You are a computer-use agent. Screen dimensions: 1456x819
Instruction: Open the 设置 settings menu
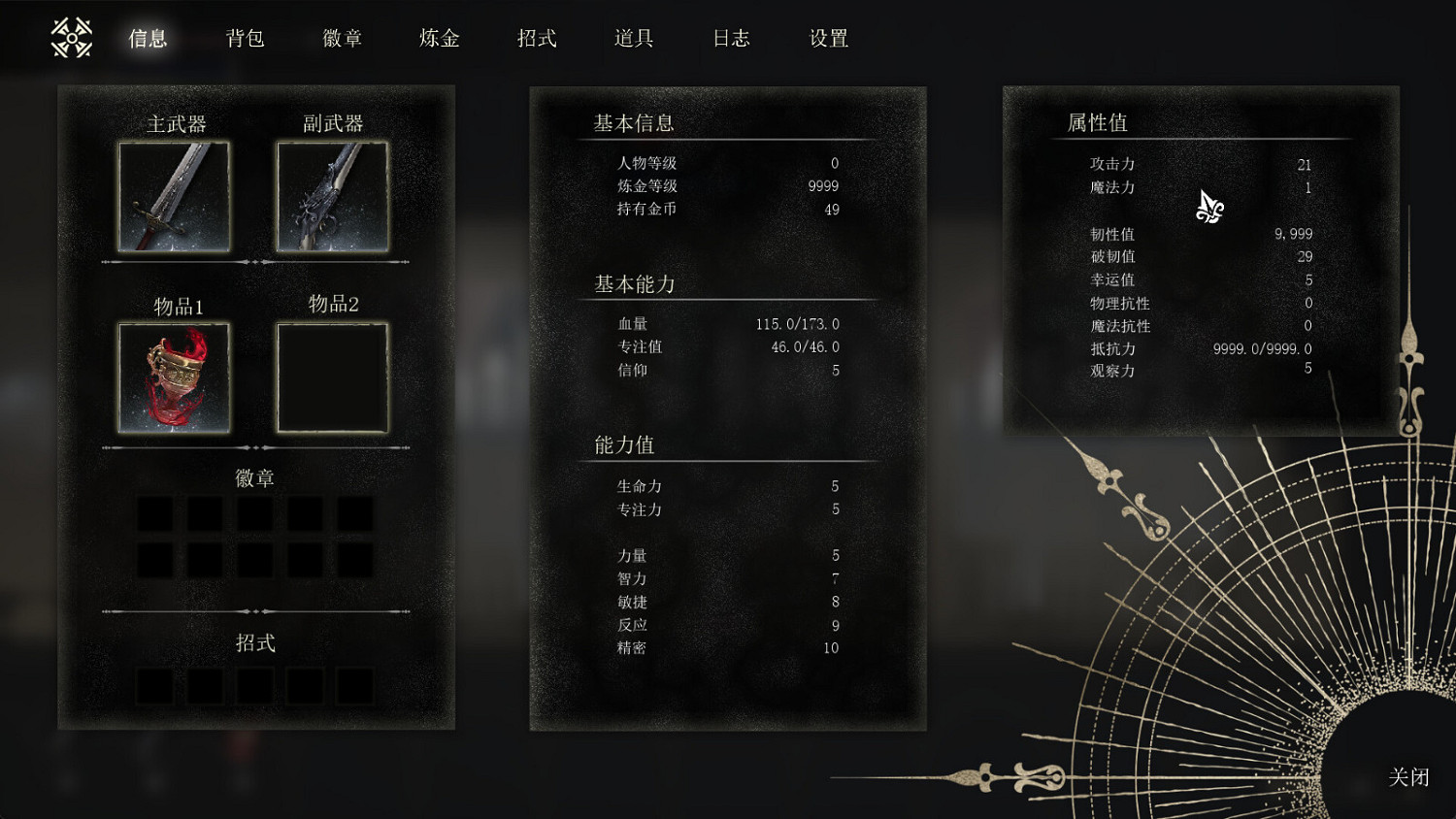click(826, 39)
